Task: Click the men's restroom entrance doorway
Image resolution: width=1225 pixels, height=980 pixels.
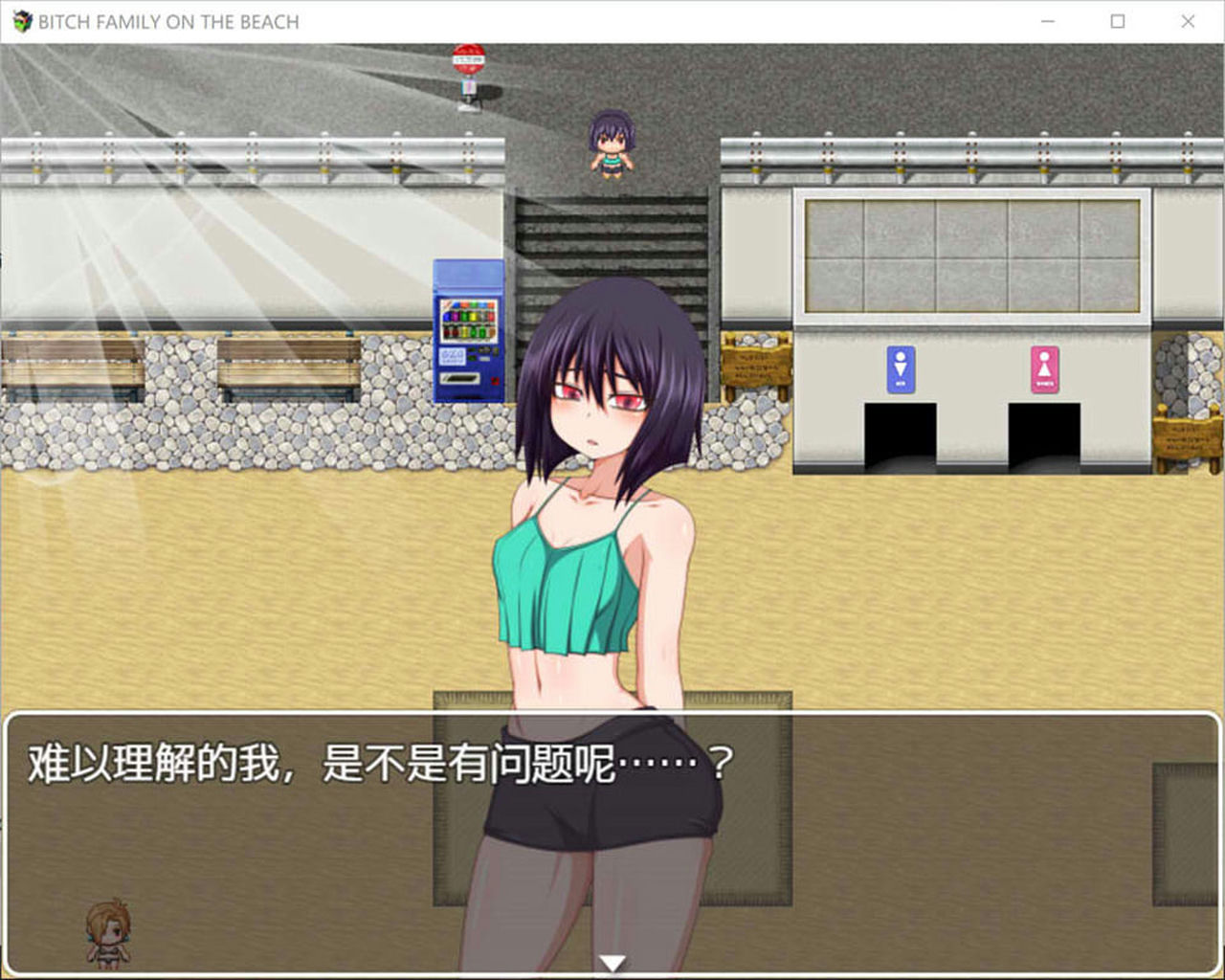Action: [899, 435]
